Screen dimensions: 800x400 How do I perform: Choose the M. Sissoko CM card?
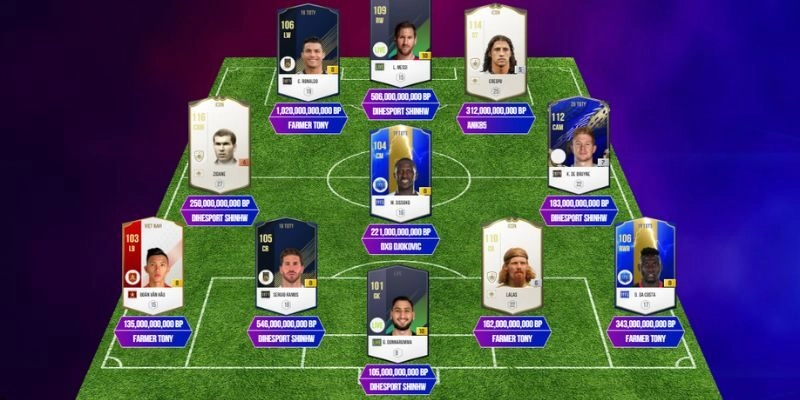(x=400, y=174)
